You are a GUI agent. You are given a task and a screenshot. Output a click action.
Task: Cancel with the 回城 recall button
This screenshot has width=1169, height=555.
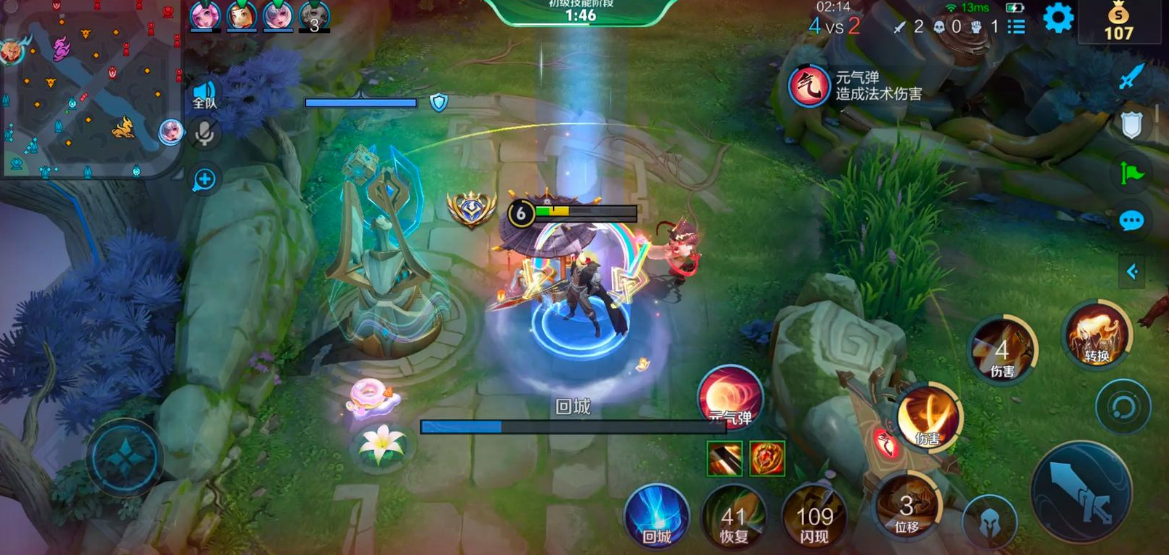[x=656, y=514]
